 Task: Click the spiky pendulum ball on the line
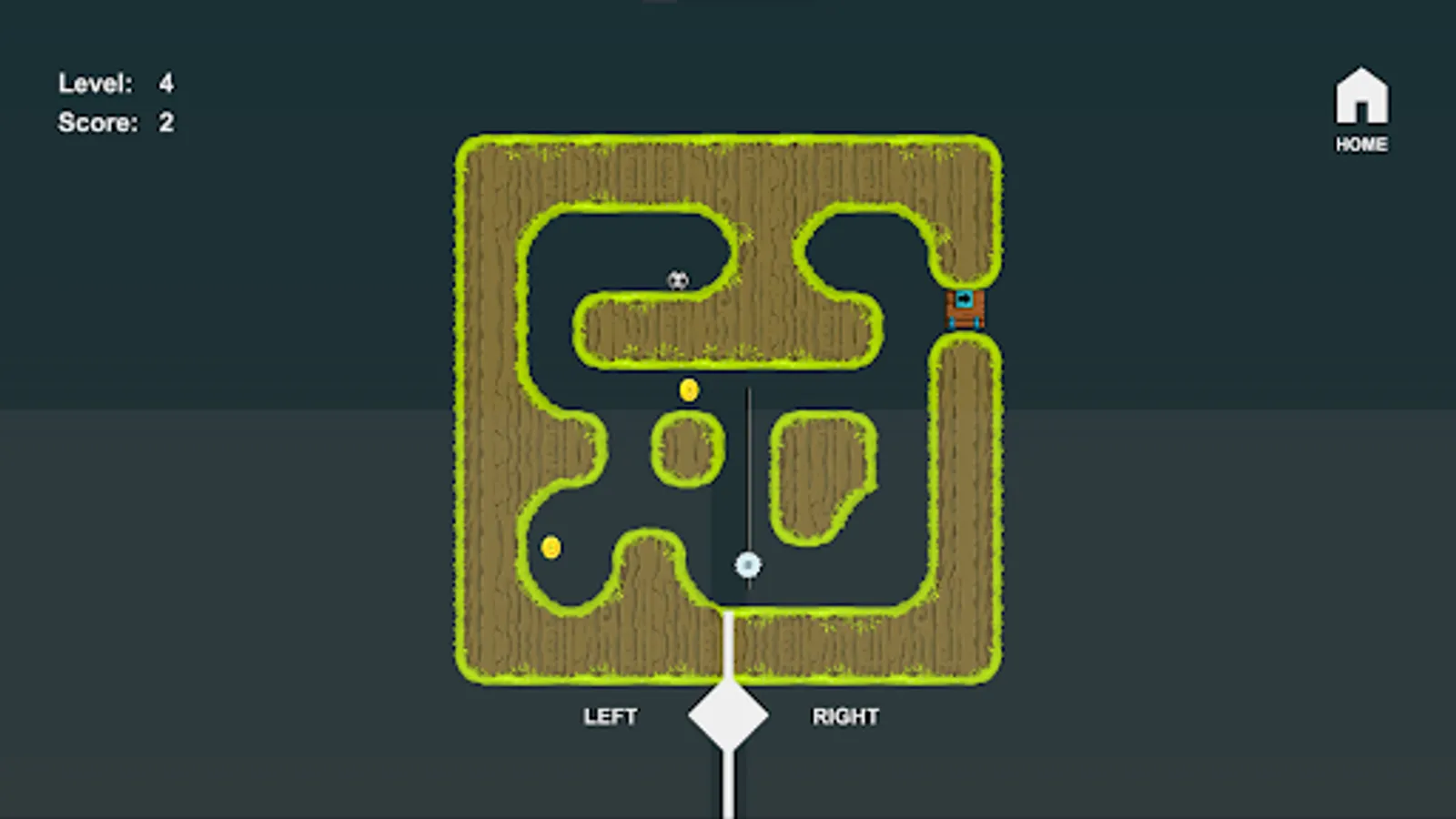pyautogui.click(x=746, y=566)
